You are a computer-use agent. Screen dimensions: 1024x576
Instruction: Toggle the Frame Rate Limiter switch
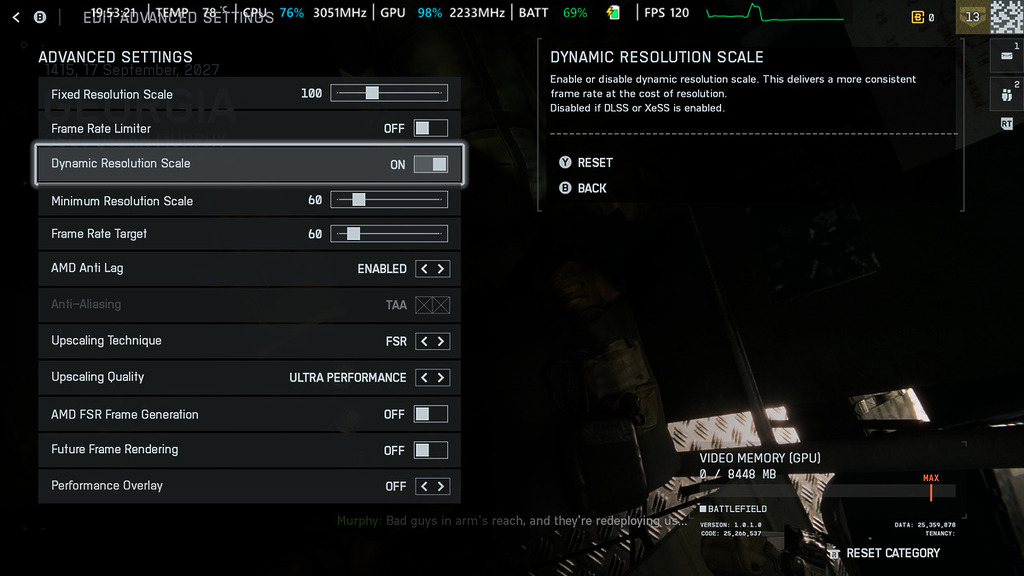point(431,128)
